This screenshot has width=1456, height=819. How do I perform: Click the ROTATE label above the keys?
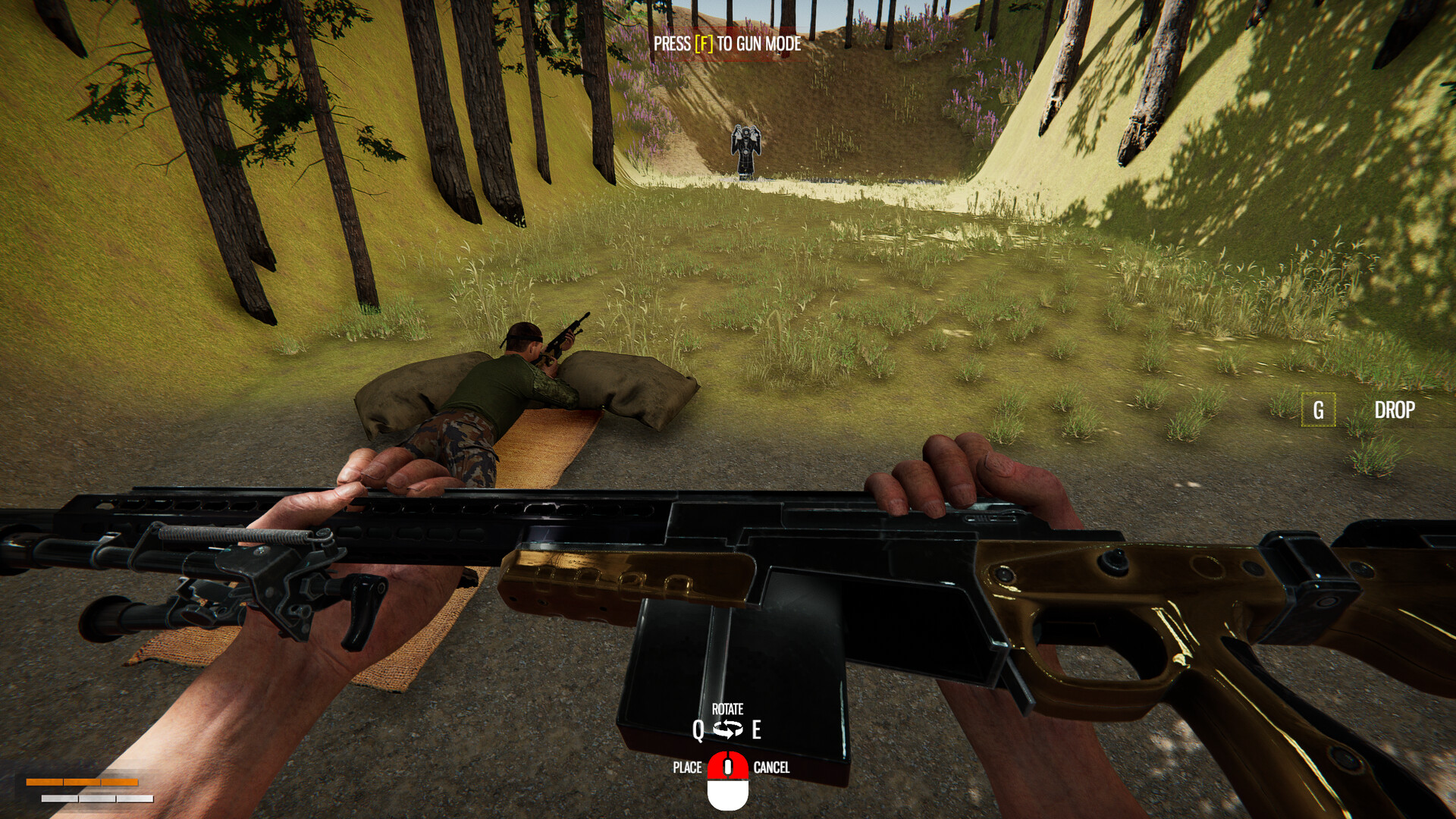[x=730, y=711]
